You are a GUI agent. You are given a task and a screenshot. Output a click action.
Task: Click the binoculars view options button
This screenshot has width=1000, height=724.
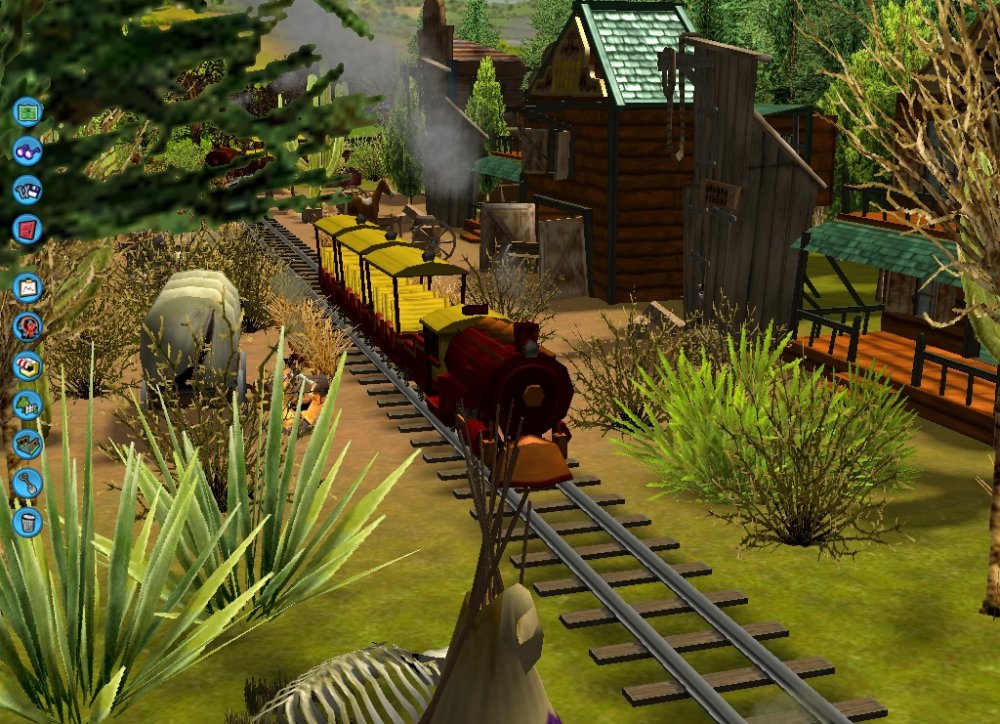click(28, 150)
